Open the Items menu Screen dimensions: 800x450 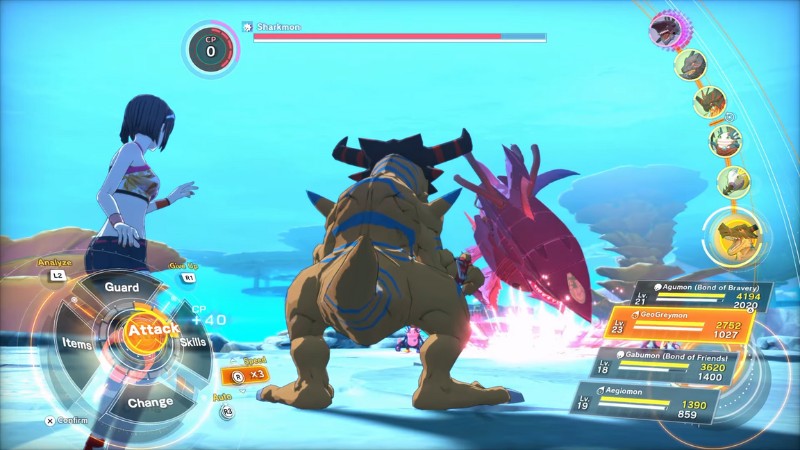pos(78,343)
